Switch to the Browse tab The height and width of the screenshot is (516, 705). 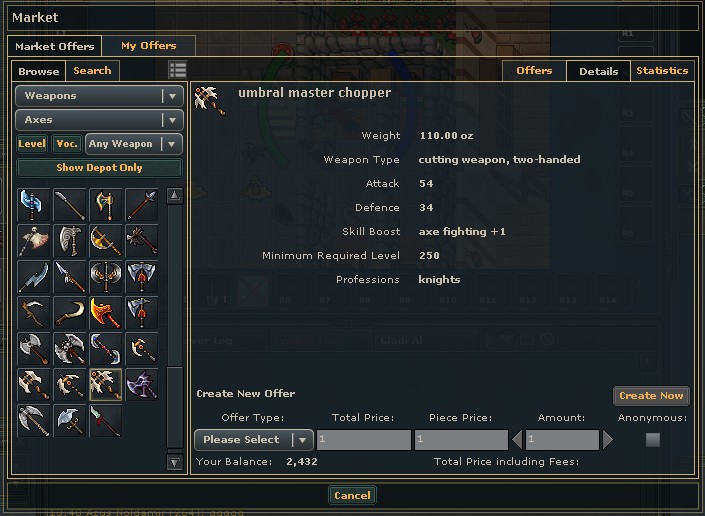[39, 71]
